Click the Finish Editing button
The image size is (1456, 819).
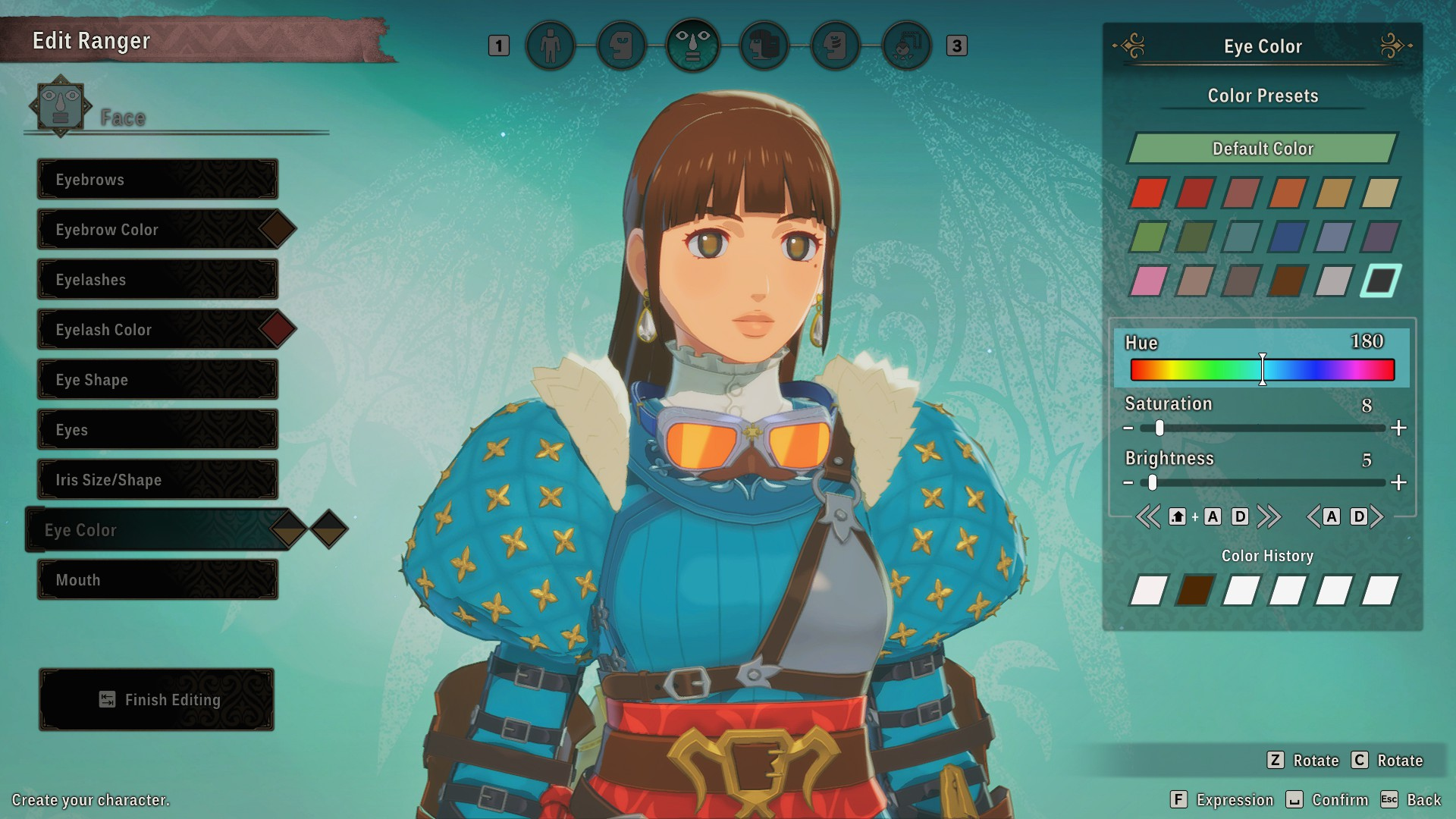click(157, 700)
